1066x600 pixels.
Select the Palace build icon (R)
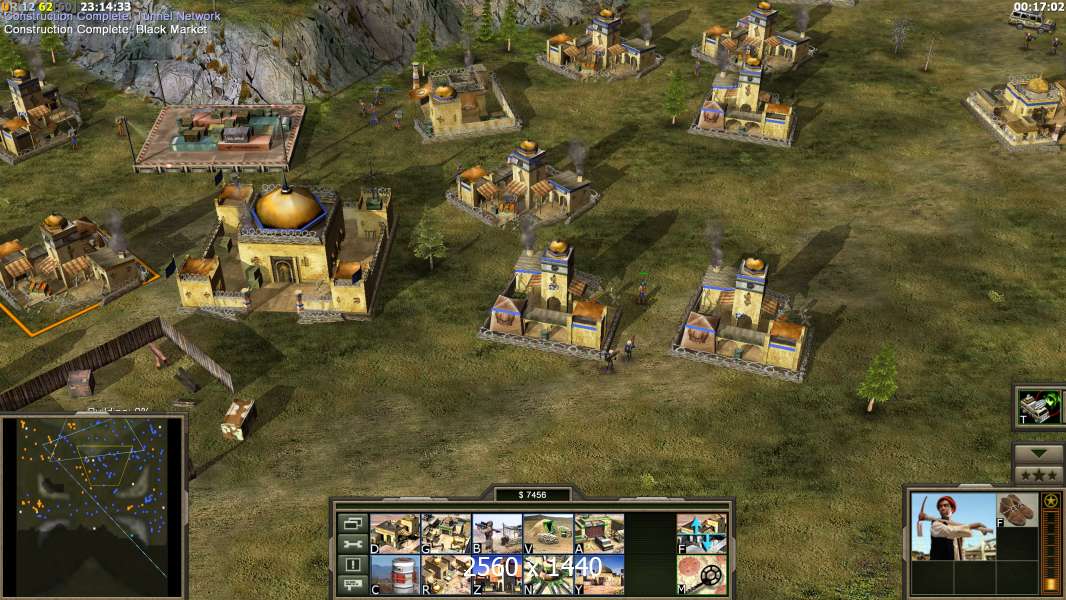[446, 574]
